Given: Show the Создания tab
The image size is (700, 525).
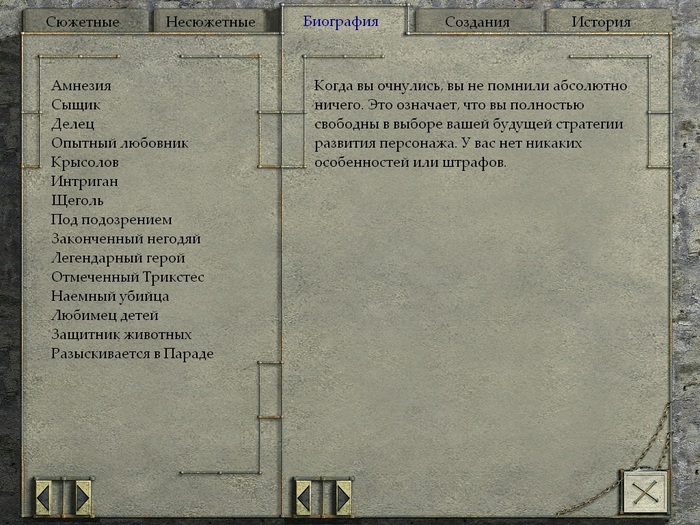Looking at the screenshot, I should click(x=476, y=22).
